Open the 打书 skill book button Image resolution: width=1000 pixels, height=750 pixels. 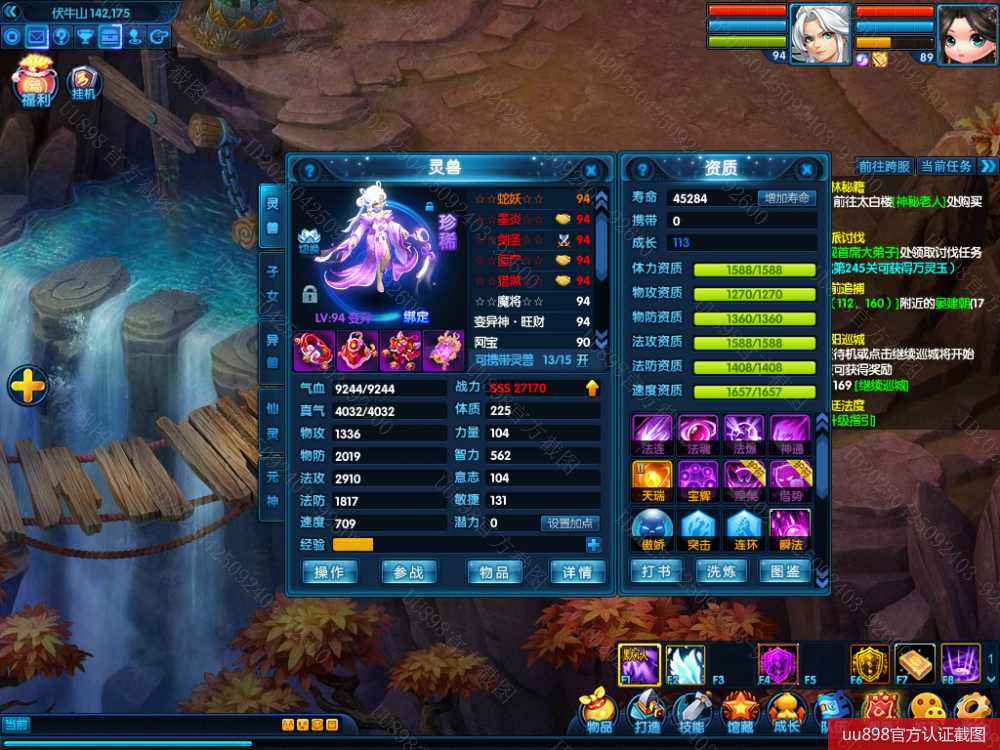pos(655,572)
